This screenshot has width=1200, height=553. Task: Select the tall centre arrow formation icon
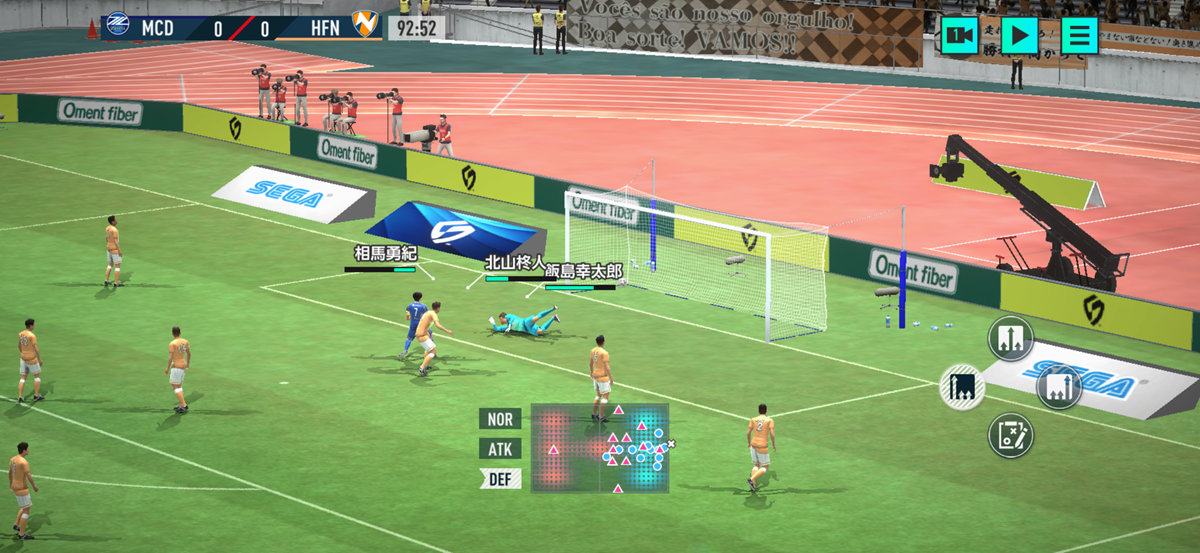(x=1011, y=338)
